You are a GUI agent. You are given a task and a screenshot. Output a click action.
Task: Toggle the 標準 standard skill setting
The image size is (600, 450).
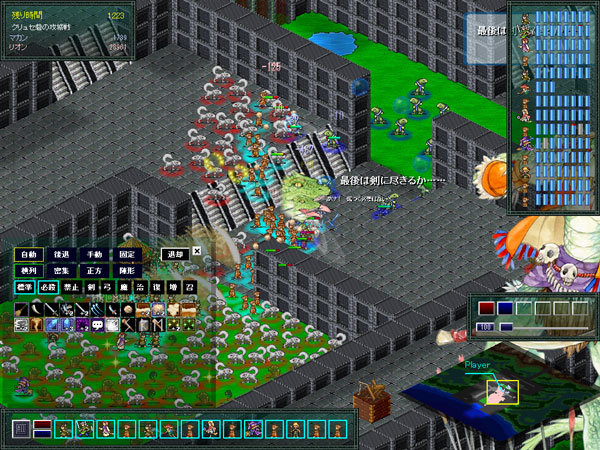(25, 288)
